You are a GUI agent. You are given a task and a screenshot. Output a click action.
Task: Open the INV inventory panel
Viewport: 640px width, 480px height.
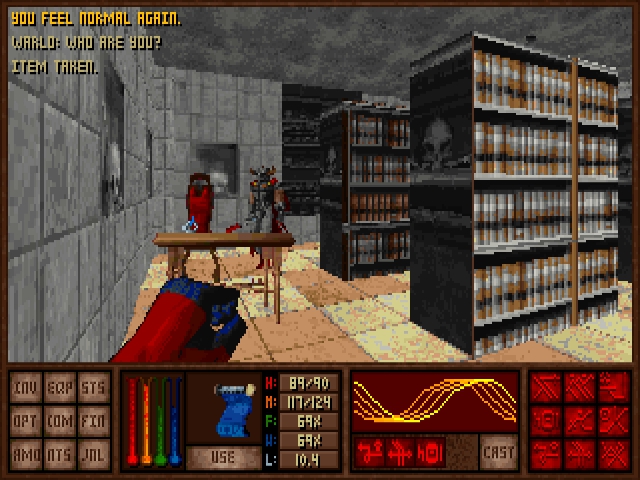coord(27,387)
